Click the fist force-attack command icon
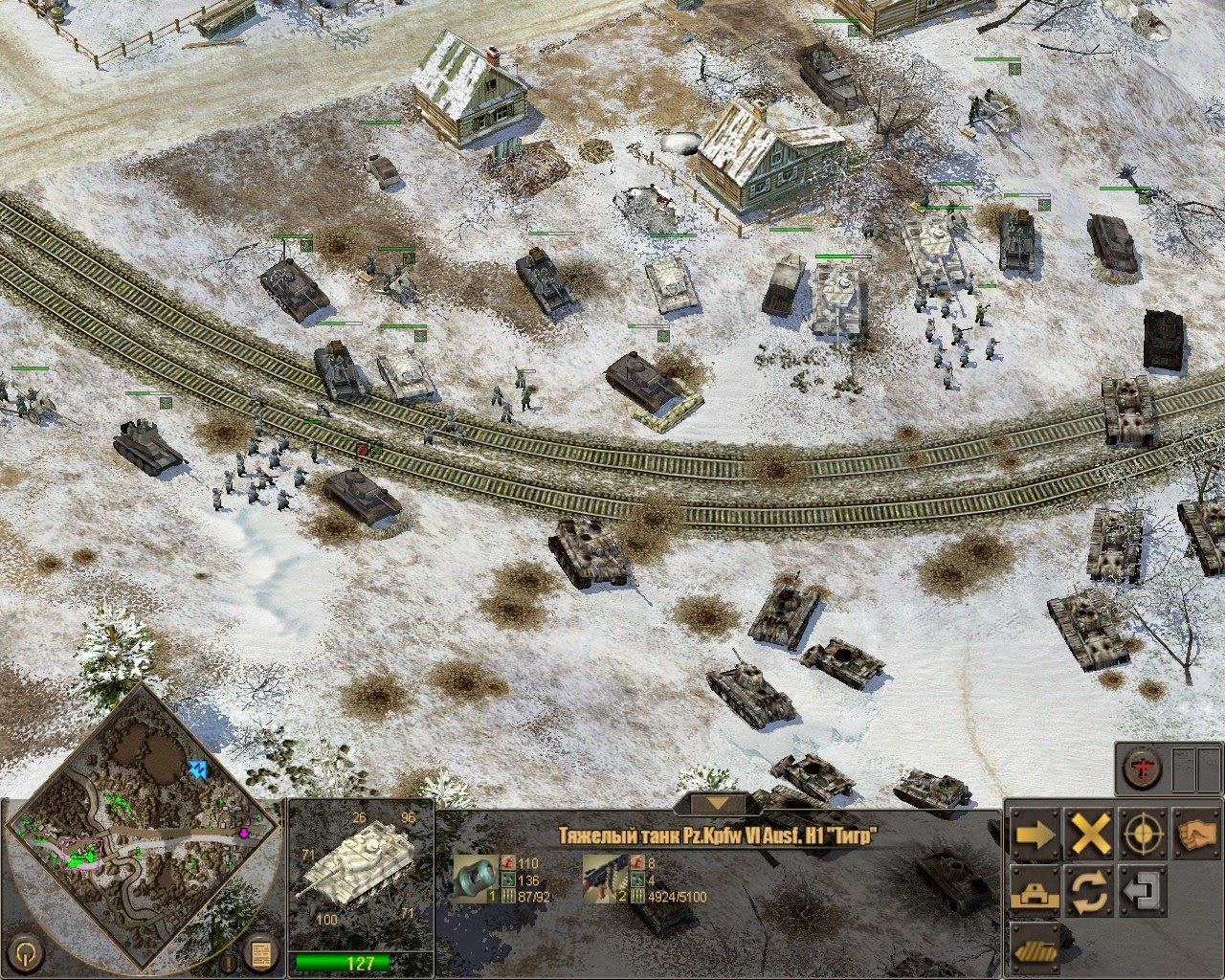The image size is (1225, 980). point(1196,833)
